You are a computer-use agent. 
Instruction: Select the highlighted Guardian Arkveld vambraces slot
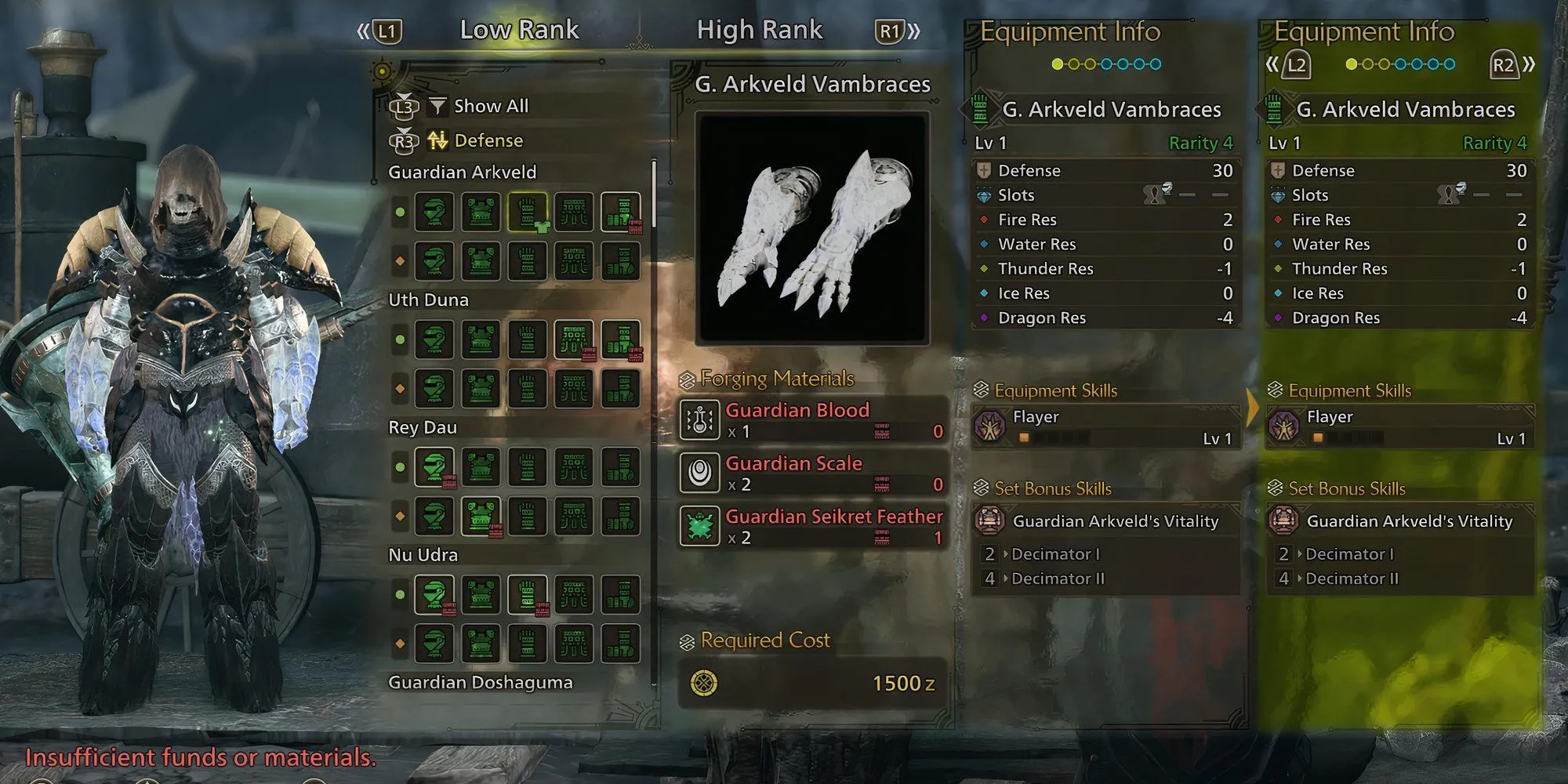coord(528,212)
